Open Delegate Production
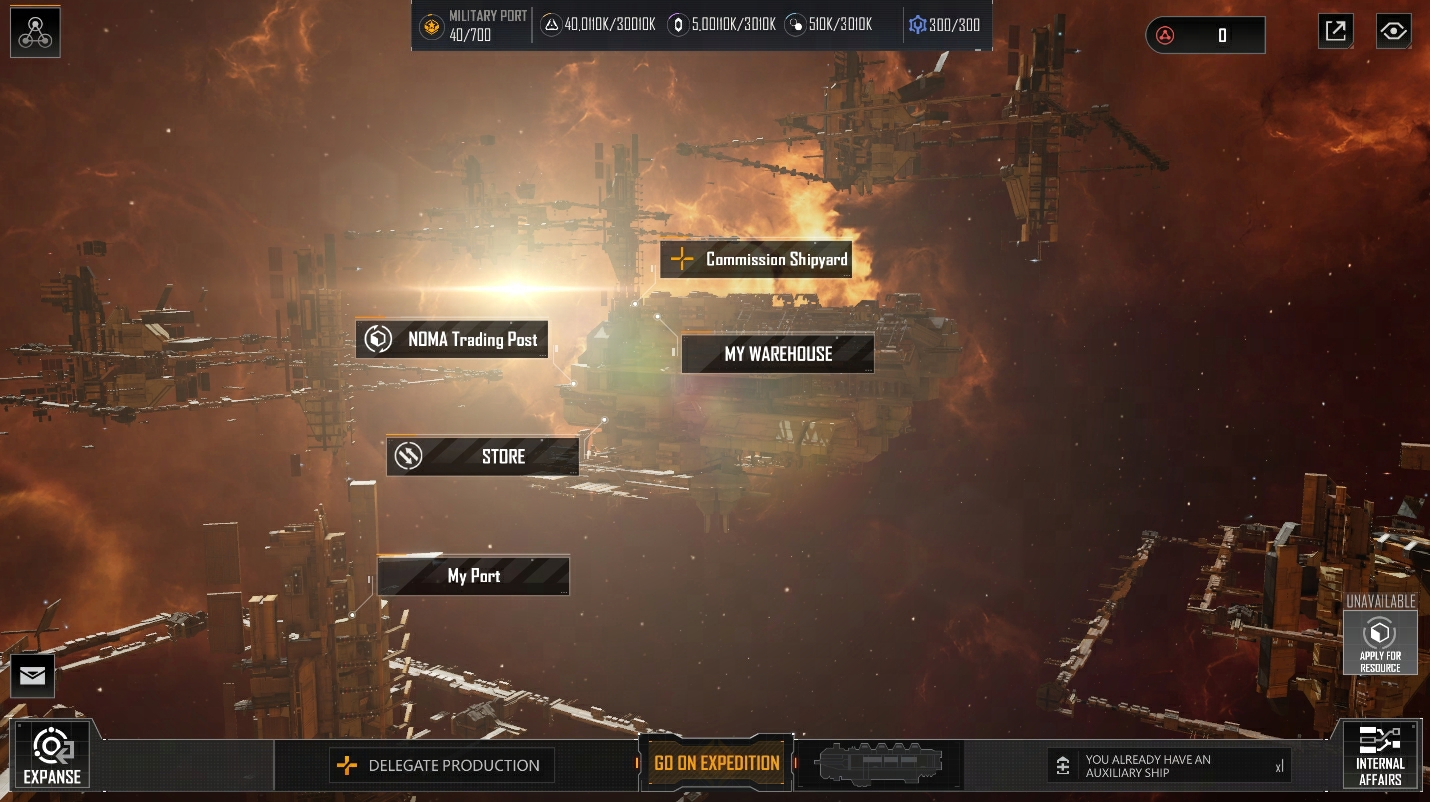1430x802 pixels. coord(440,766)
